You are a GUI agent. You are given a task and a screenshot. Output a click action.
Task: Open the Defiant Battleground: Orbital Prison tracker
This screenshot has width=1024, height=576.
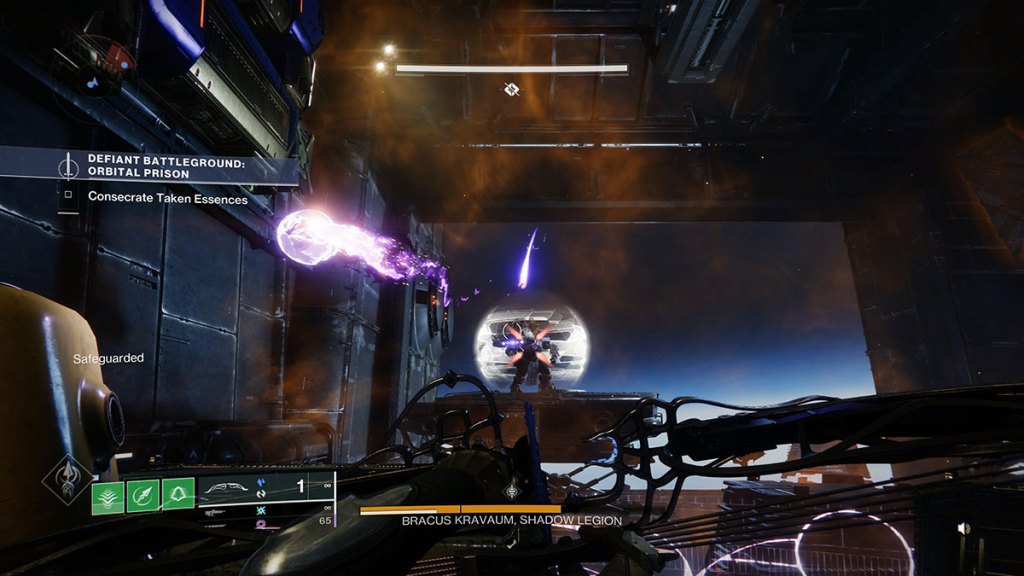tap(165, 166)
